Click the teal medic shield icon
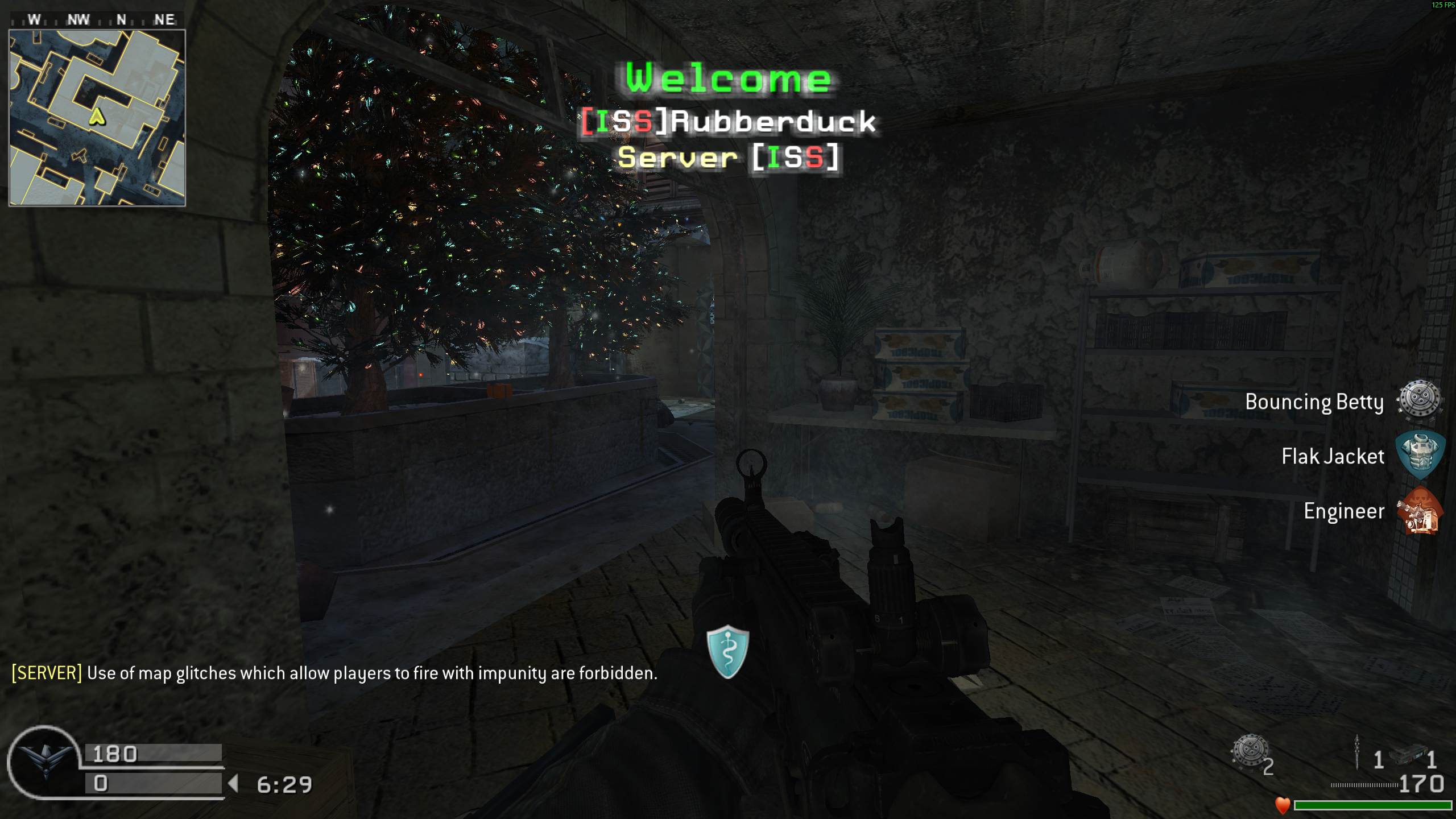Image resolution: width=1456 pixels, height=819 pixels. (727, 651)
